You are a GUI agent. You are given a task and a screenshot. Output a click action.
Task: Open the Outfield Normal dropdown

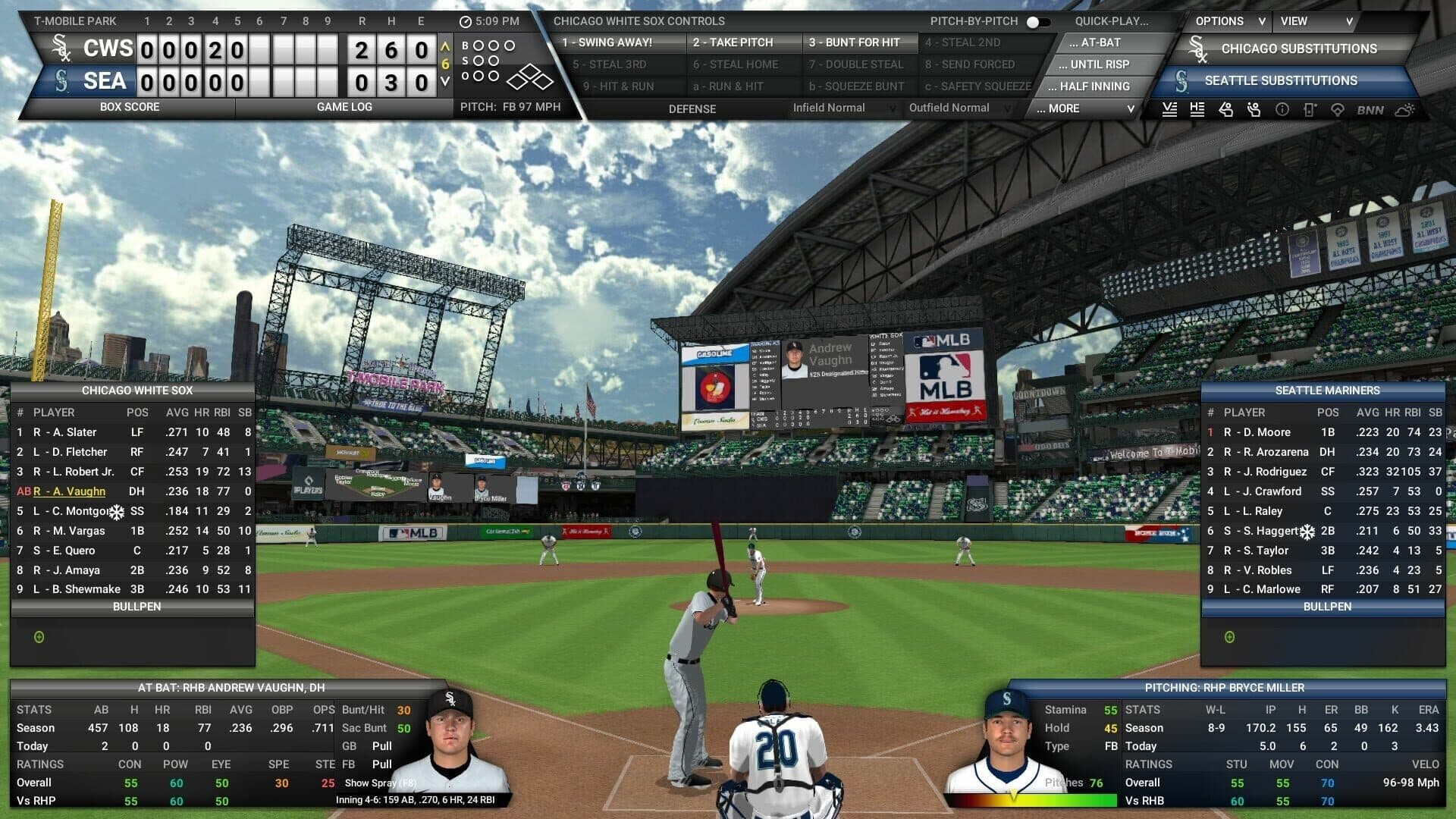950,108
